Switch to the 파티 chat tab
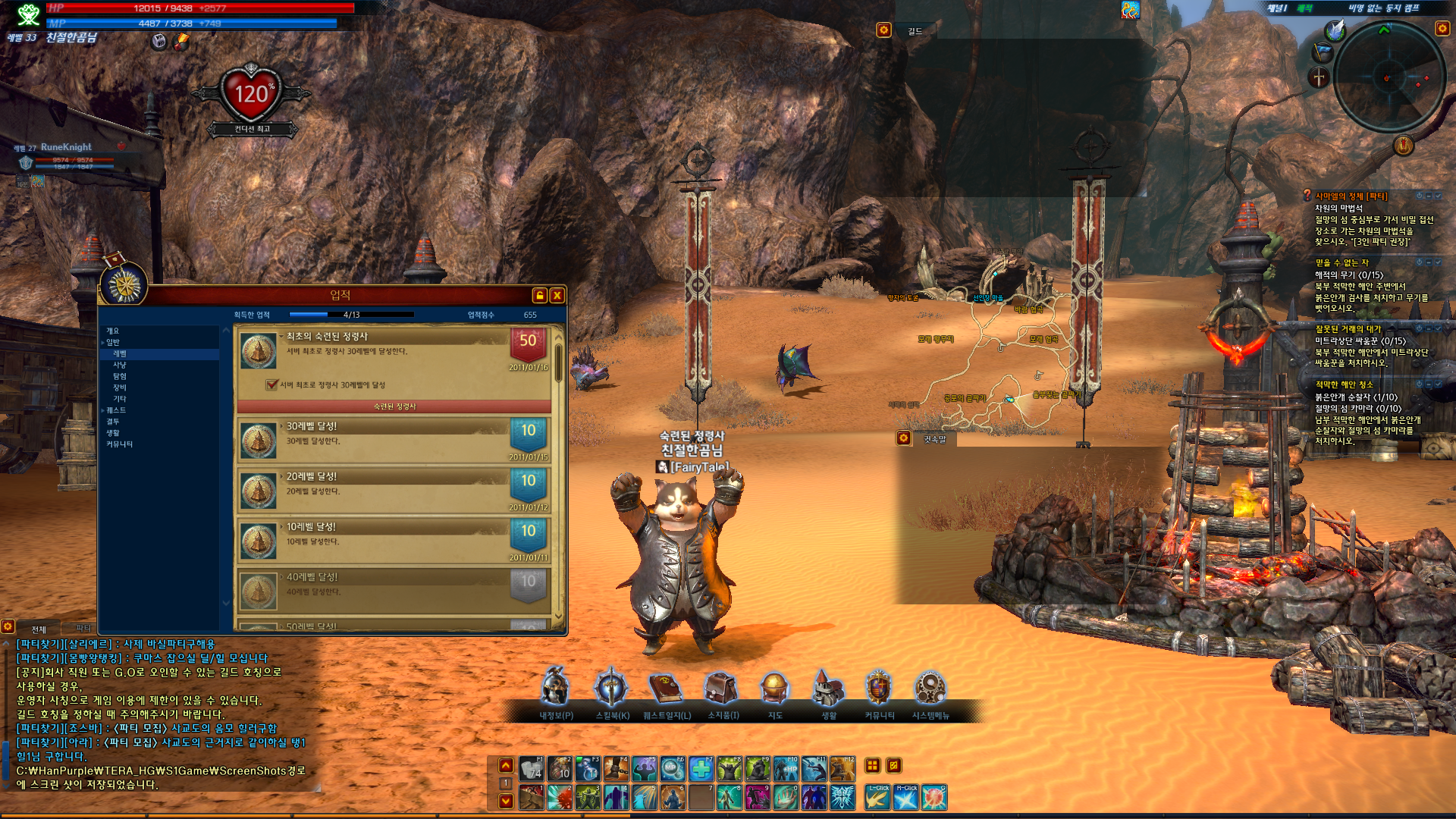 tap(83, 629)
